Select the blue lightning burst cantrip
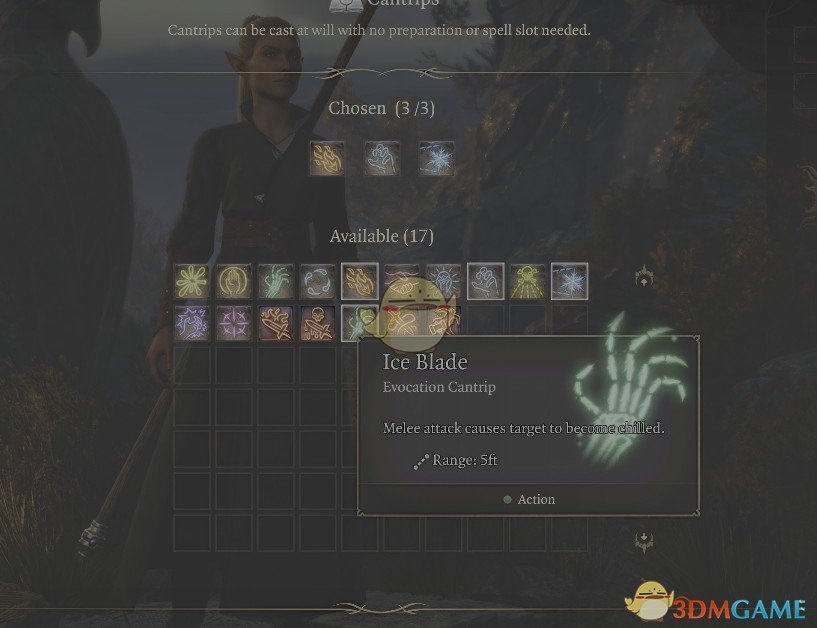Image resolution: width=817 pixels, height=628 pixels. pyautogui.click(x=192, y=323)
